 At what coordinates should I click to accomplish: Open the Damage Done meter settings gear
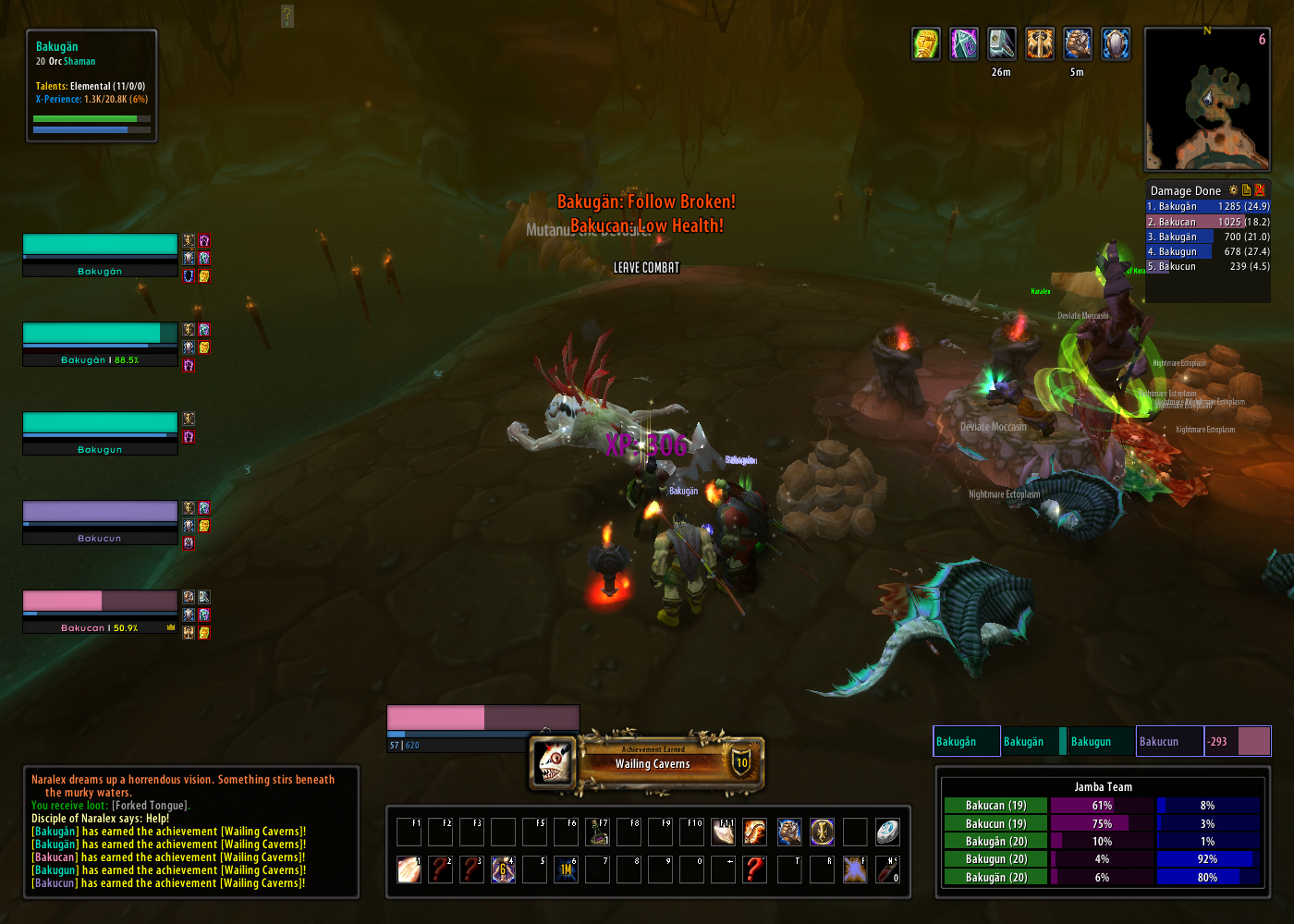1233,190
